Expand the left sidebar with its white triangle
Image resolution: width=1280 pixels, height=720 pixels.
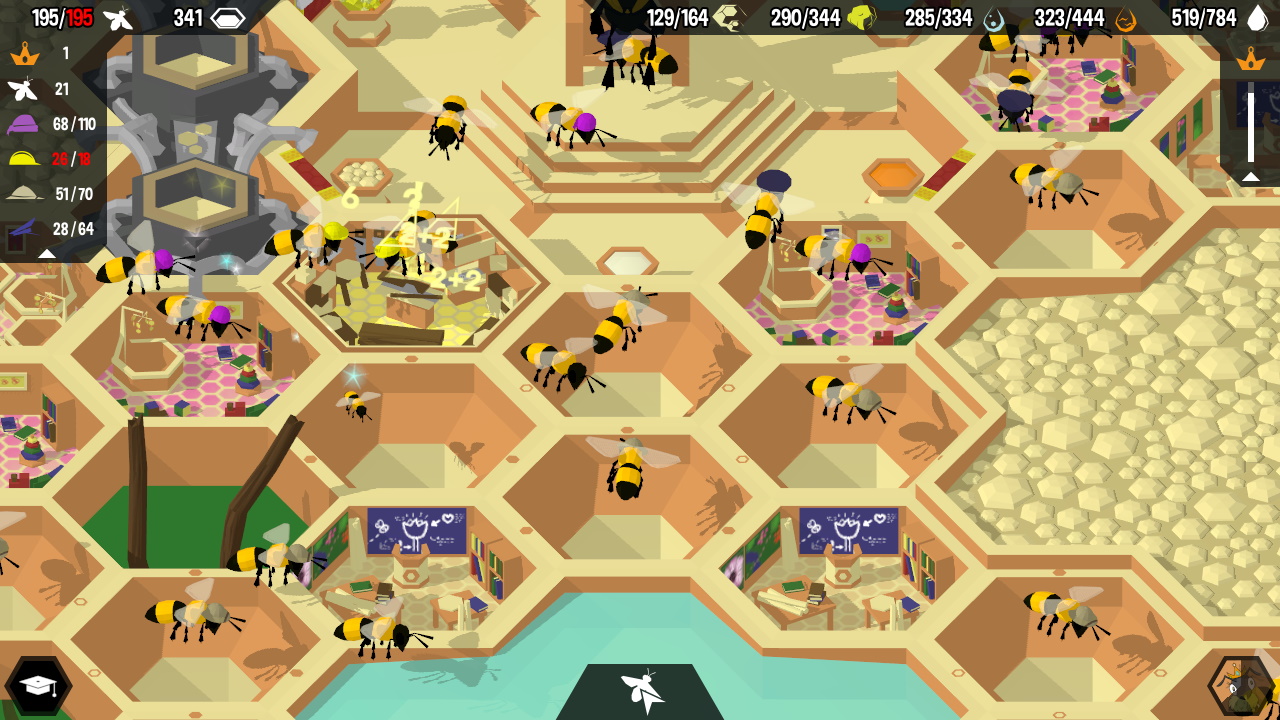pyautogui.click(x=47, y=251)
